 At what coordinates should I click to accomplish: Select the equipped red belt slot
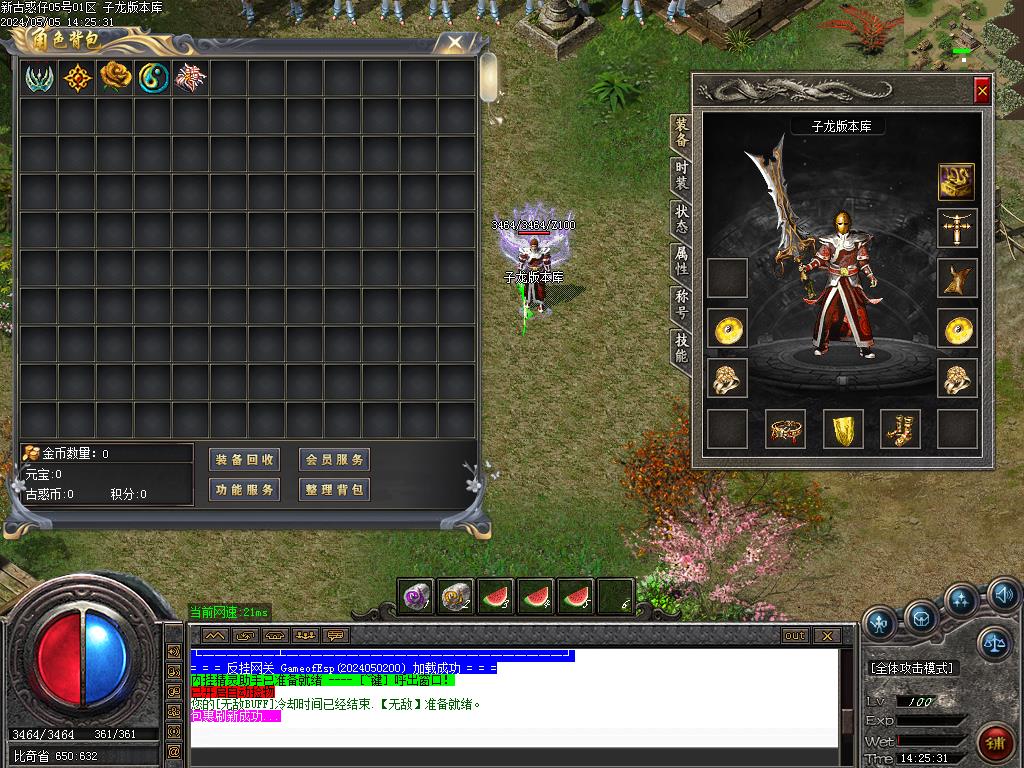pyautogui.click(x=786, y=429)
